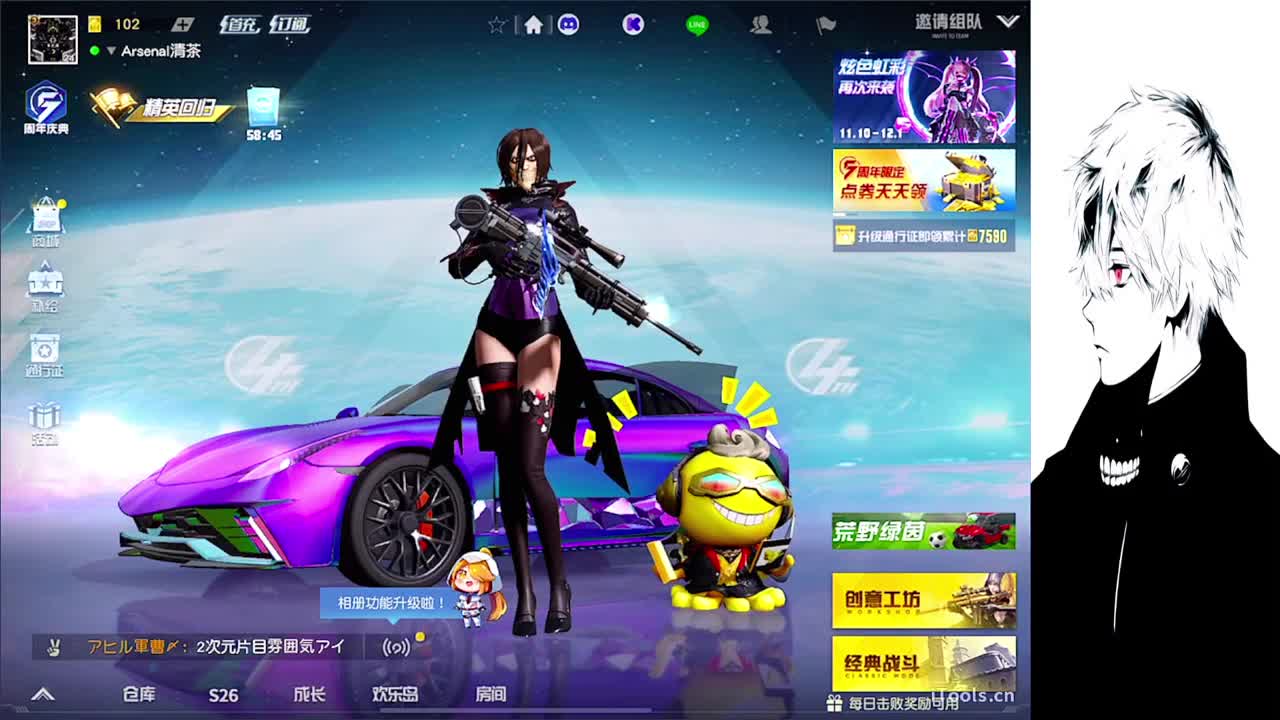
Task: Click the friends icon near the flag
Action: pos(762,25)
